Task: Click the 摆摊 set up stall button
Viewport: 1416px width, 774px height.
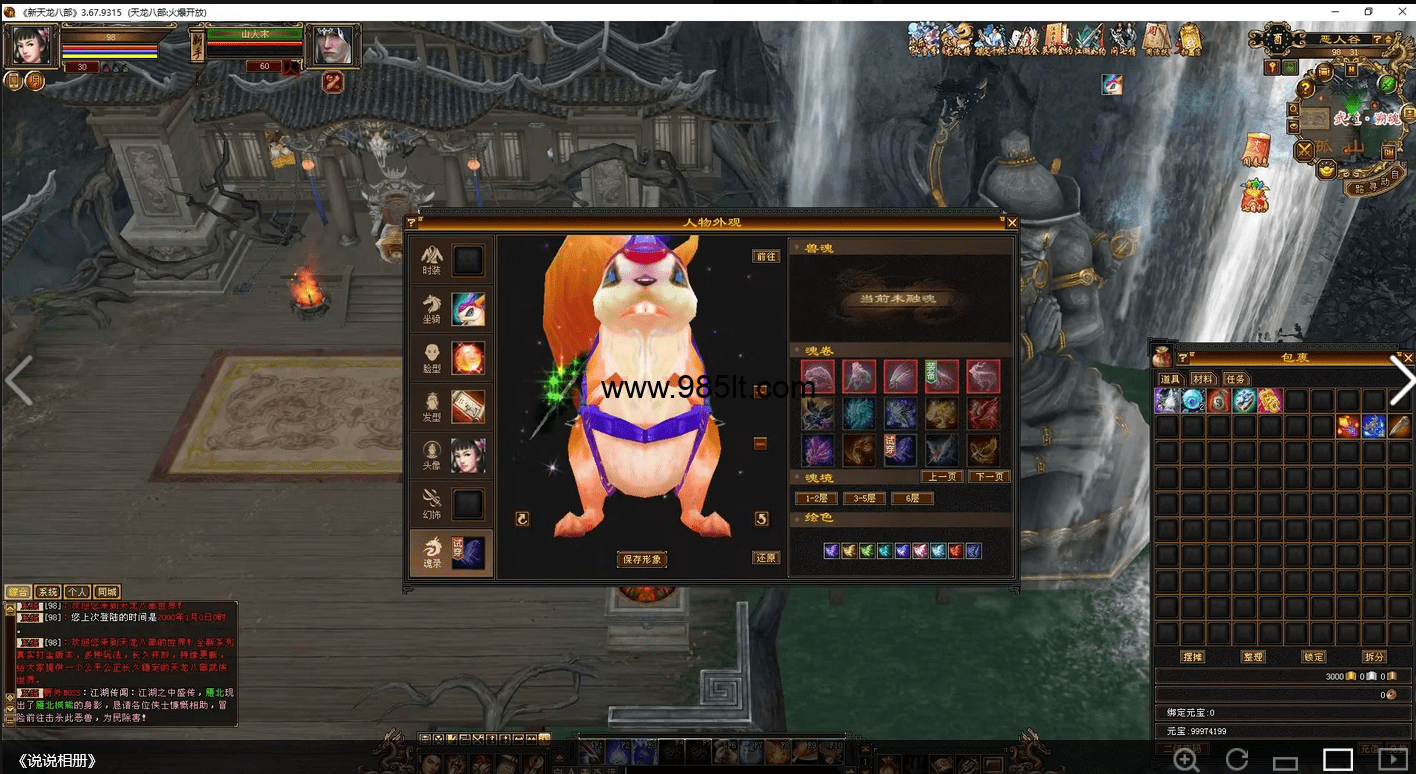Action: 1192,657
